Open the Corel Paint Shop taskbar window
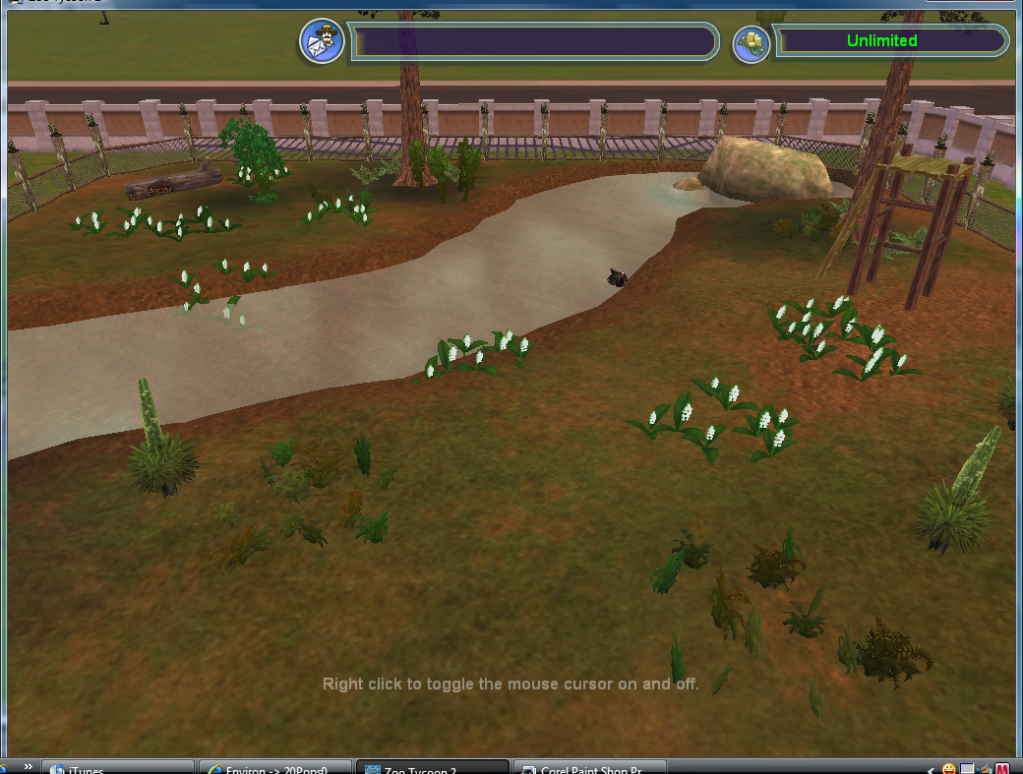The width and height of the screenshot is (1023, 774). pos(592,767)
